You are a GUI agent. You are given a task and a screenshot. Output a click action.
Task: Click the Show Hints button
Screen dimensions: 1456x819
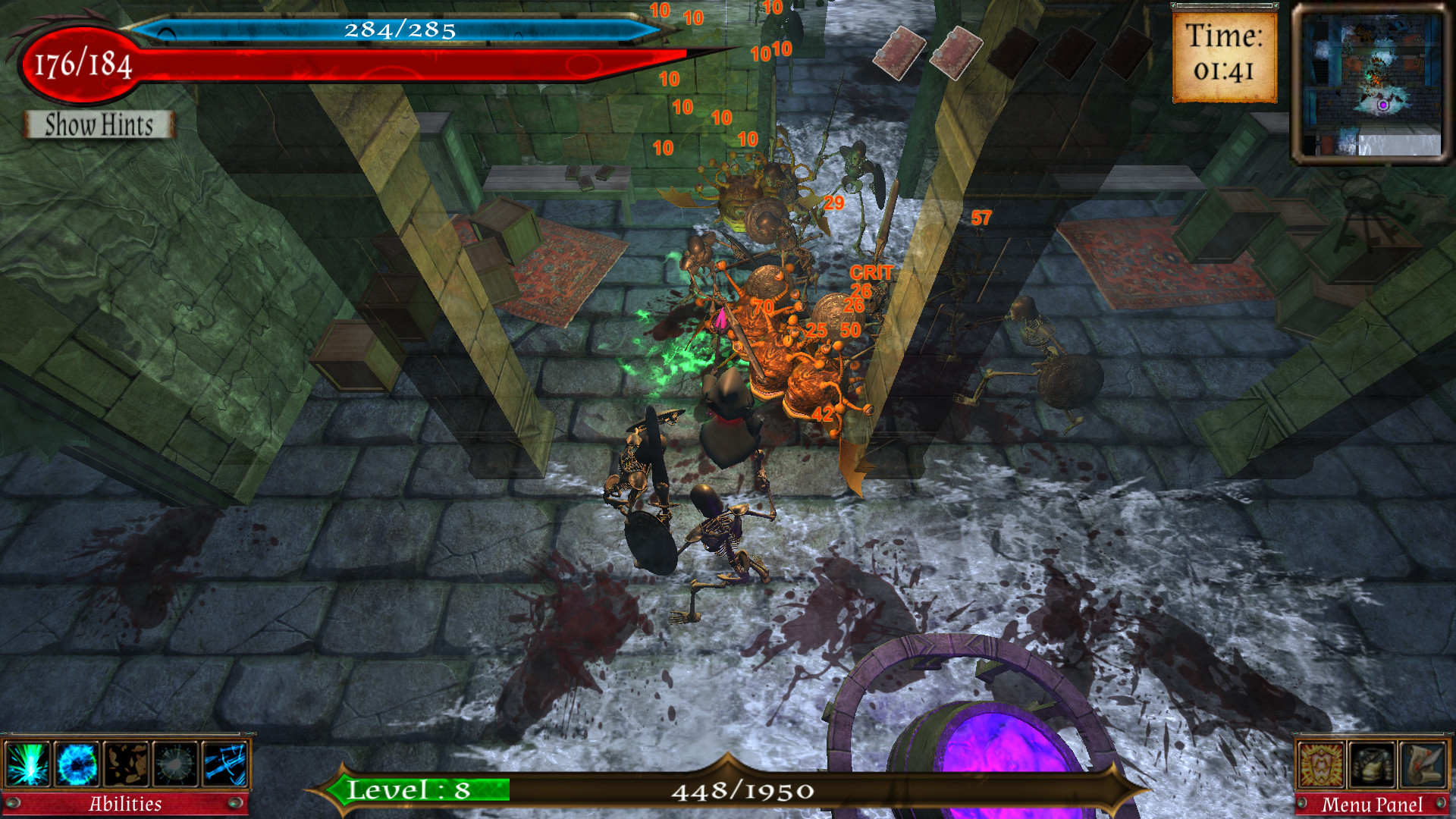[x=98, y=124]
